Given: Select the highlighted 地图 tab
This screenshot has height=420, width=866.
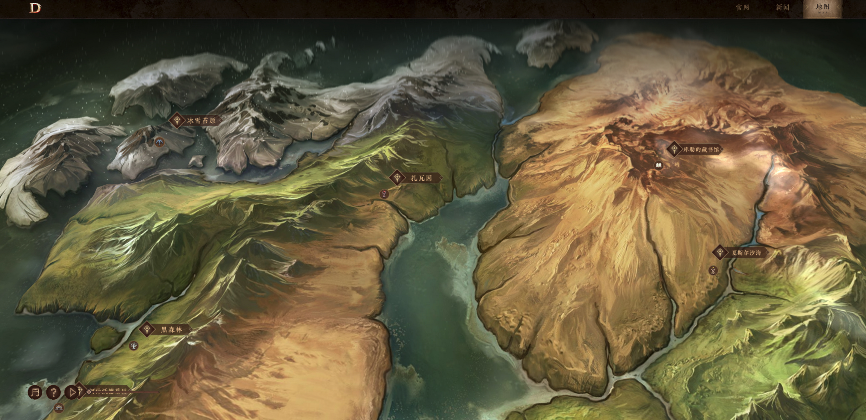Looking at the screenshot, I should tap(823, 7).
